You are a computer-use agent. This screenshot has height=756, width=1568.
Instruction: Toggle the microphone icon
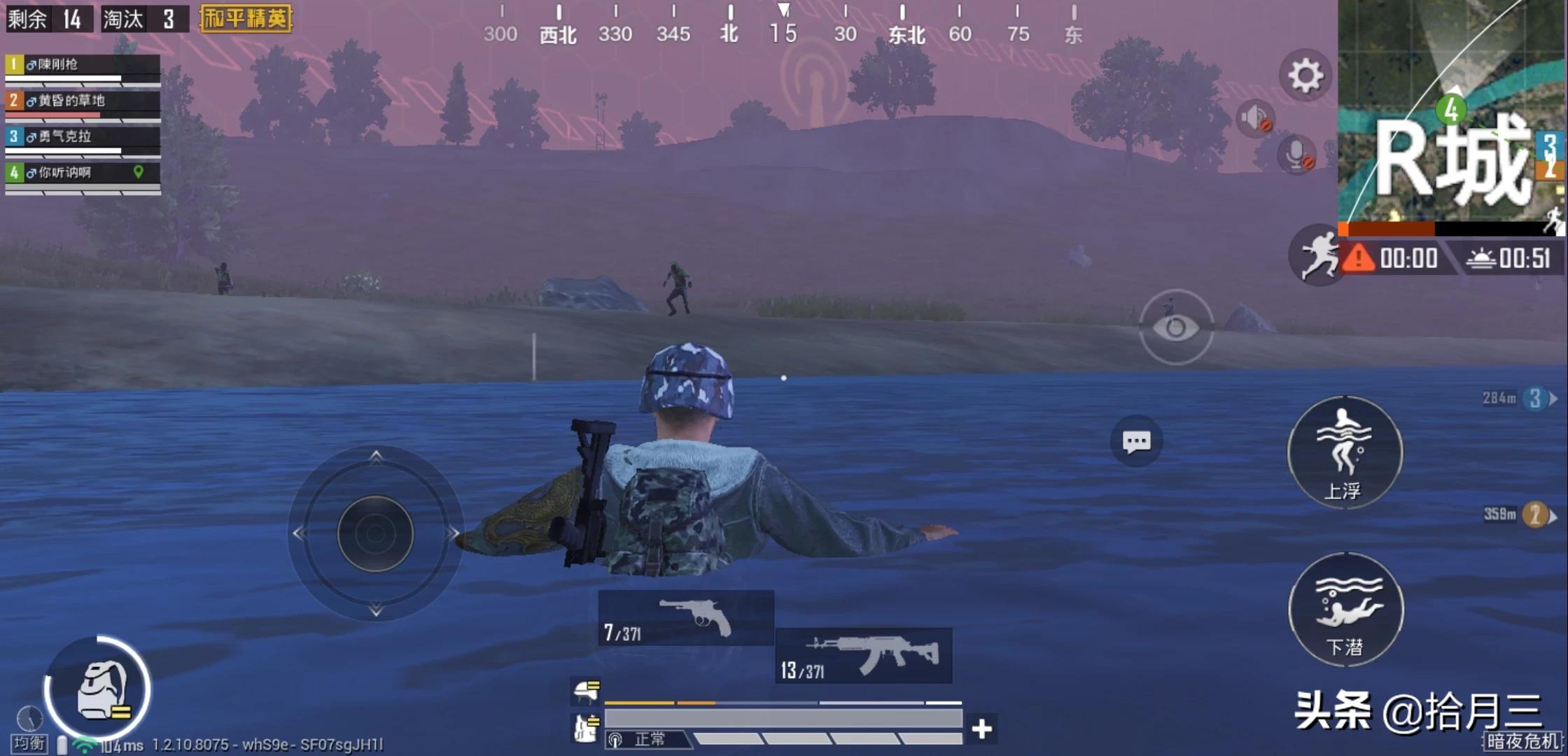coord(1296,154)
